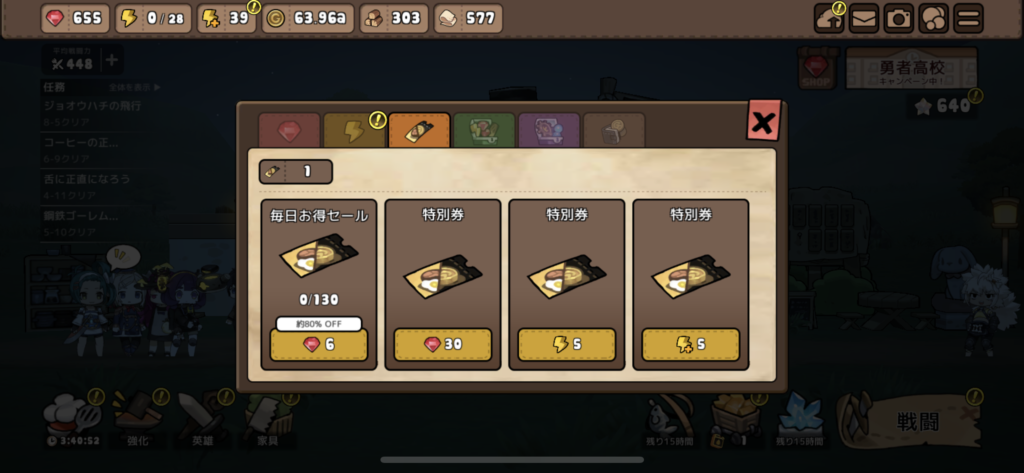The image size is (1024, 473).
Task: Open the hamburger menu button
Action: (x=966, y=18)
